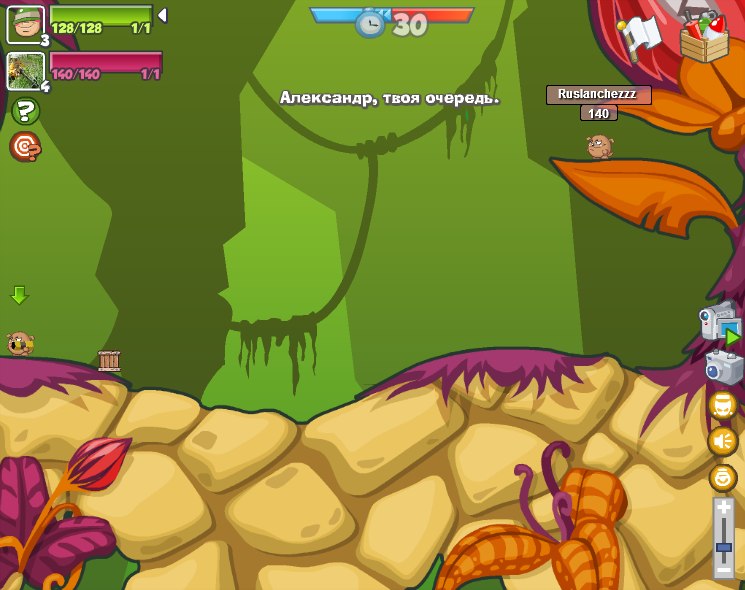Click the round orange button above the speaker
This screenshot has height=590, width=745.
coord(722,405)
